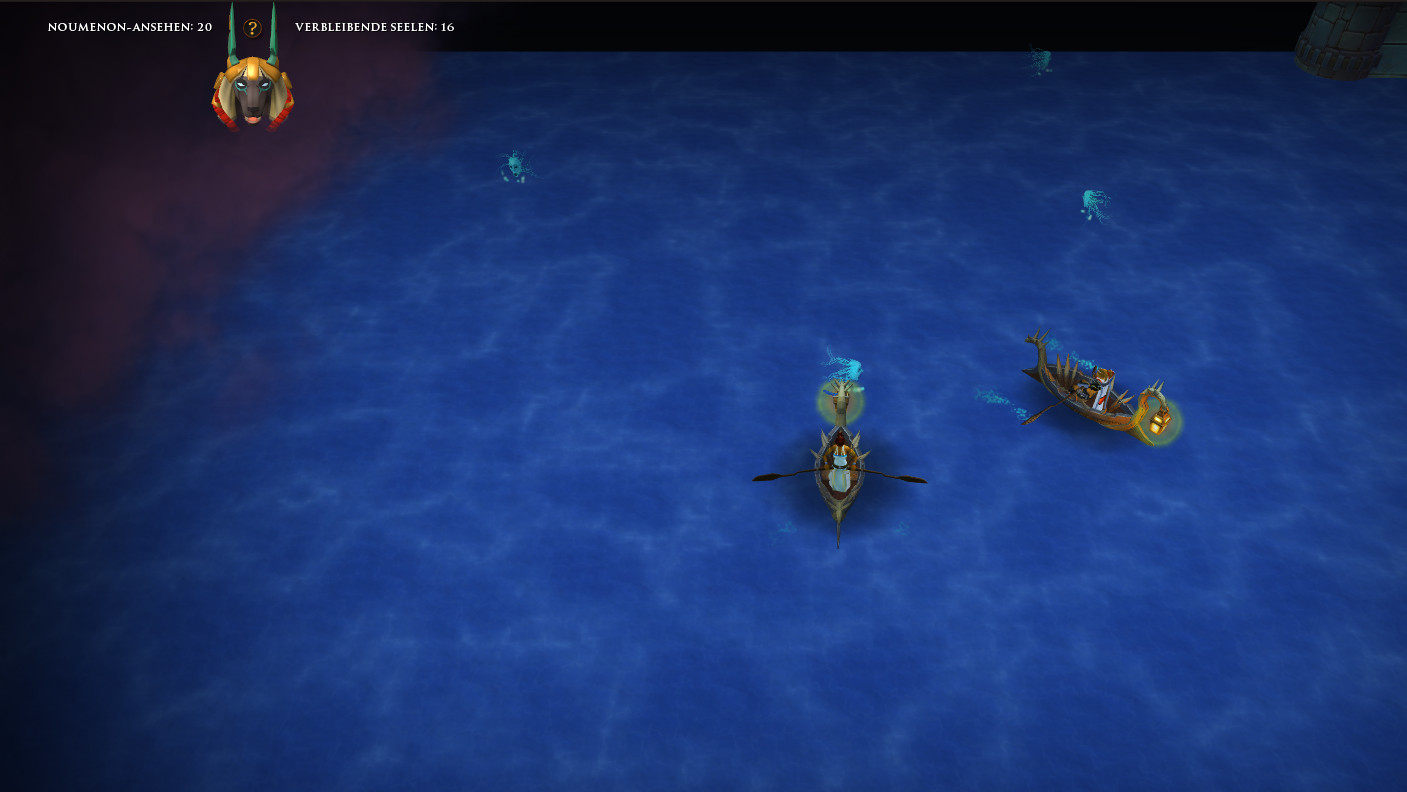
Task: Open the question mark help button
Action: click(253, 28)
